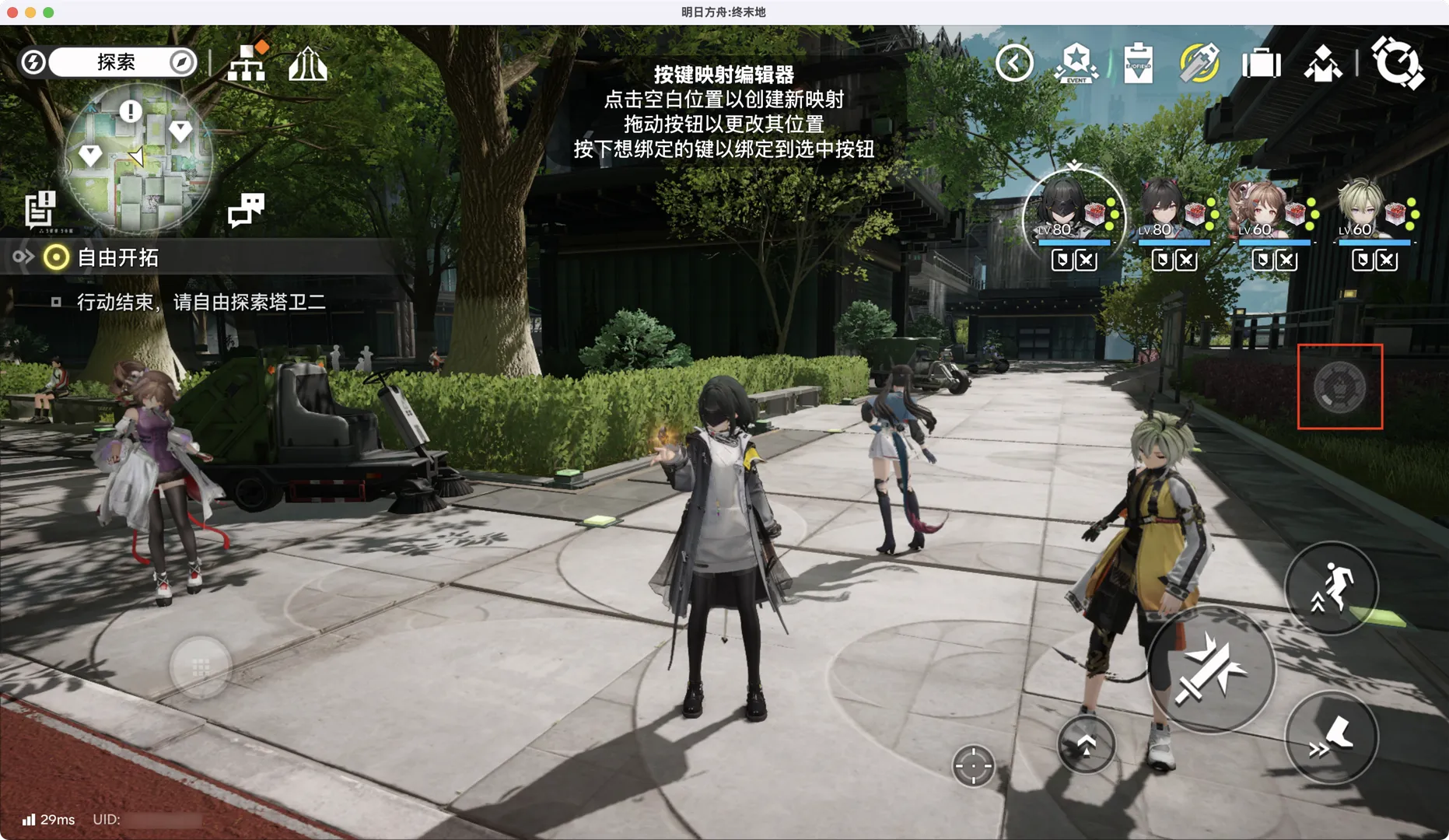Open the chat bubbles icon
Screen dimensions: 1449x840
(246, 209)
